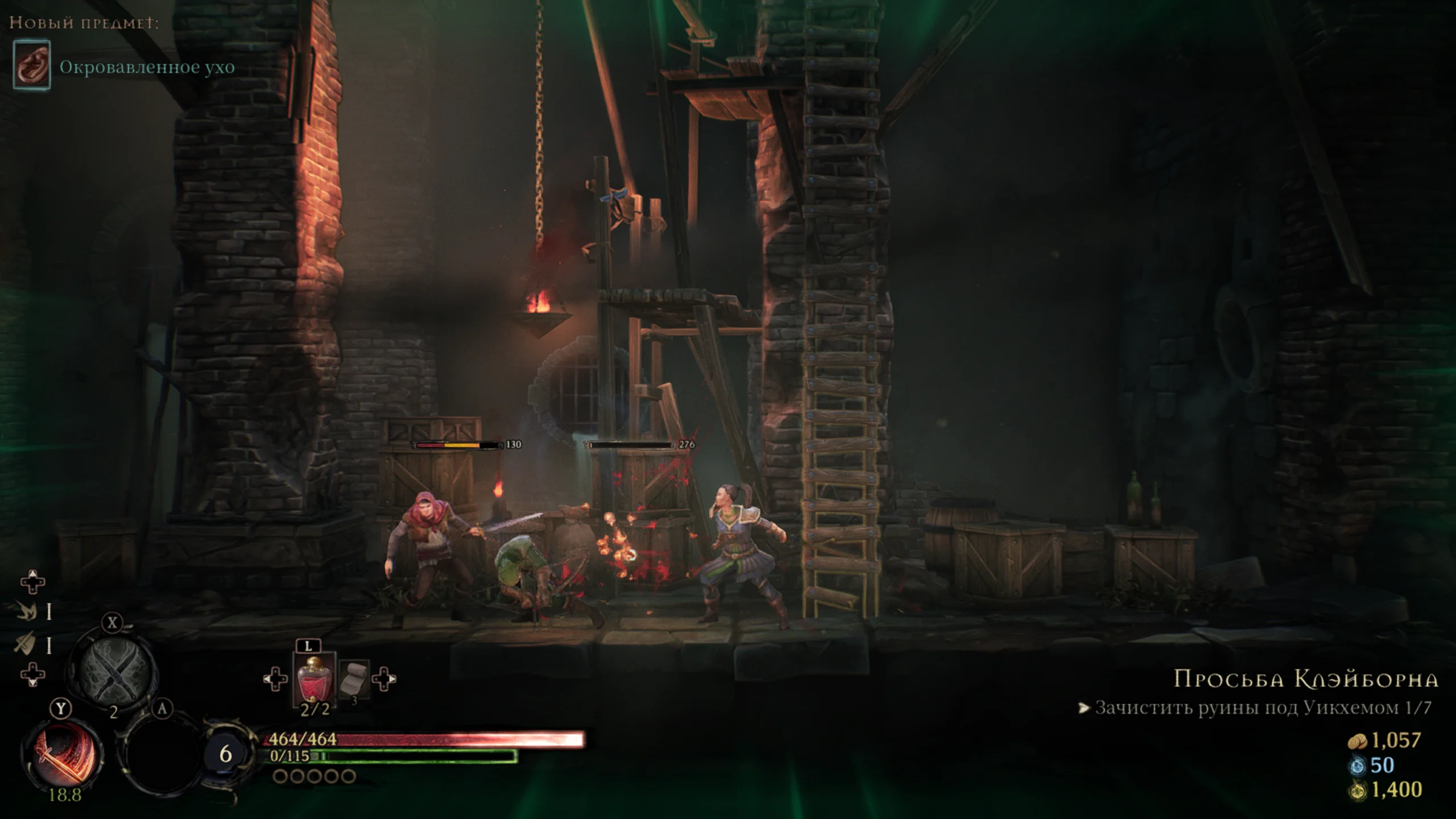1456x819 pixels.
Task: Click the character level 6 badge
Action: tap(225, 754)
